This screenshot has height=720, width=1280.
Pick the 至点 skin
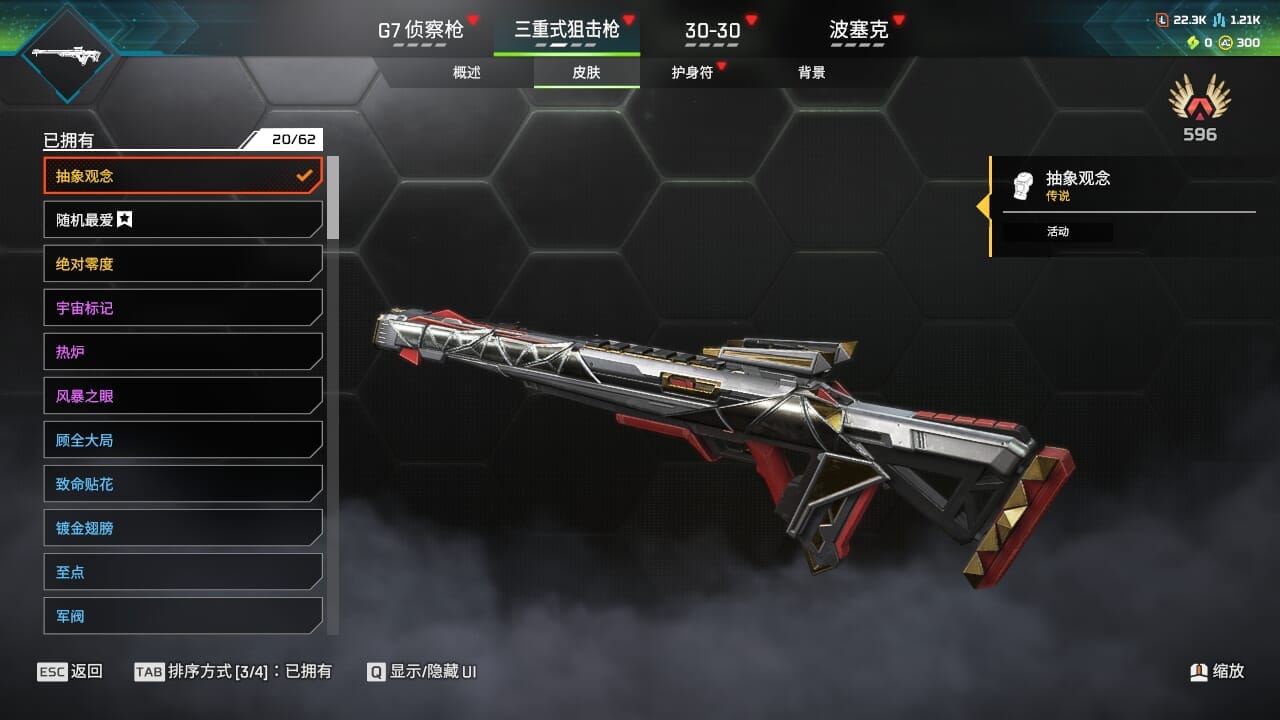point(183,572)
